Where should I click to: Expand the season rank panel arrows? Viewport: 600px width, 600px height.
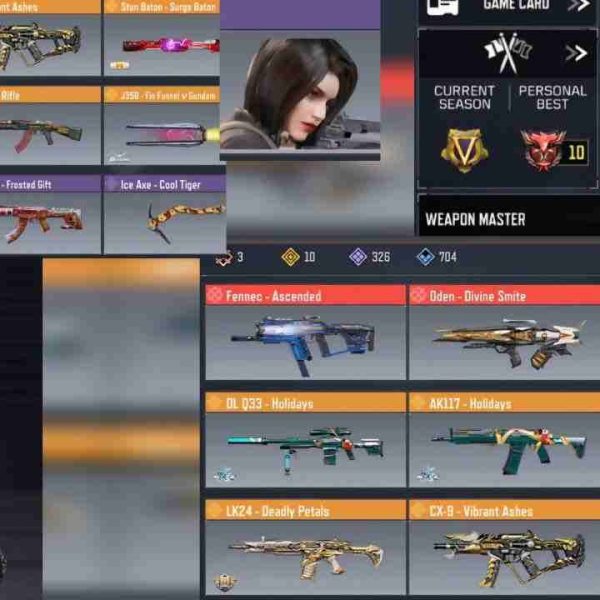[576, 53]
